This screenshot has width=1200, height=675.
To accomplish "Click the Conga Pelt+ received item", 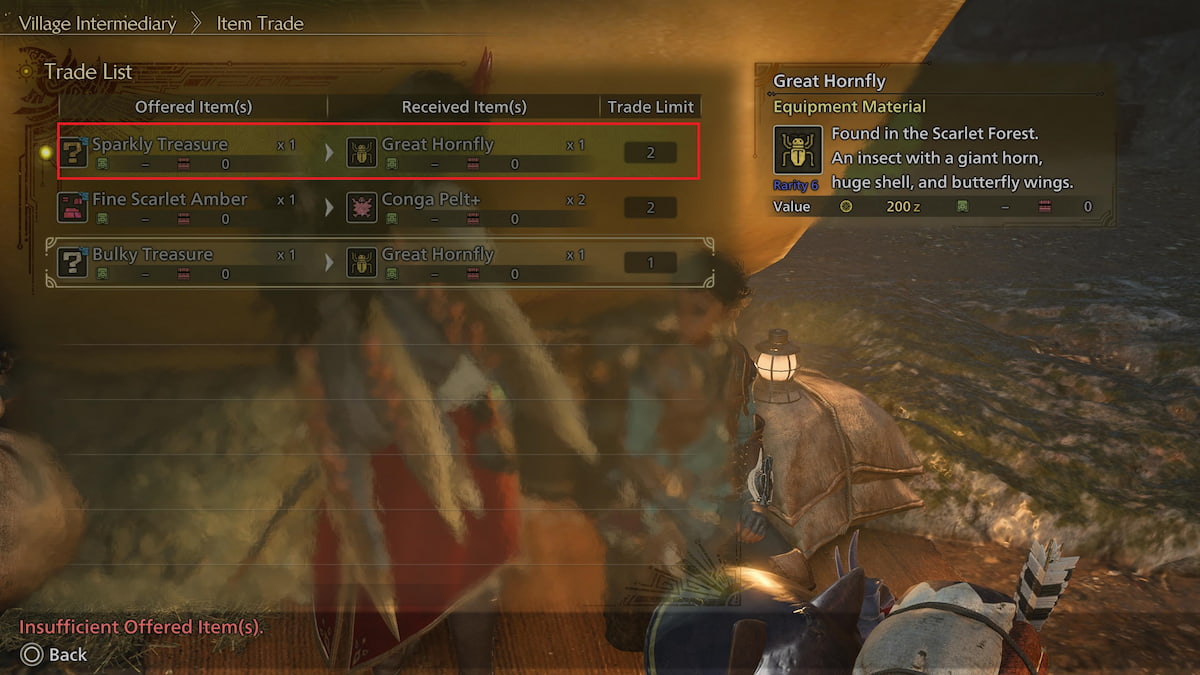I will (x=430, y=200).
